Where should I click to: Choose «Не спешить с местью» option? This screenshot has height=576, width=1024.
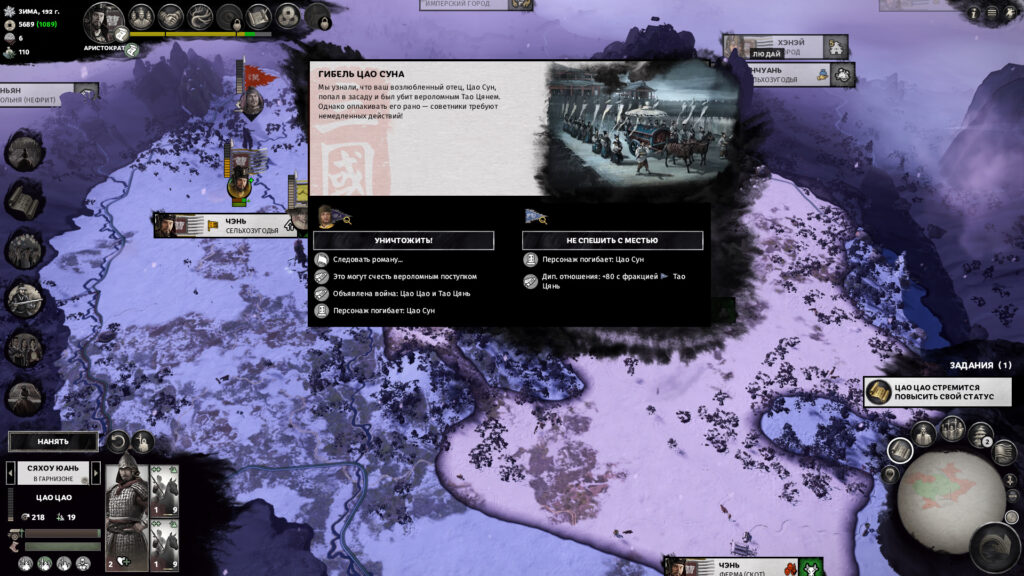click(612, 240)
